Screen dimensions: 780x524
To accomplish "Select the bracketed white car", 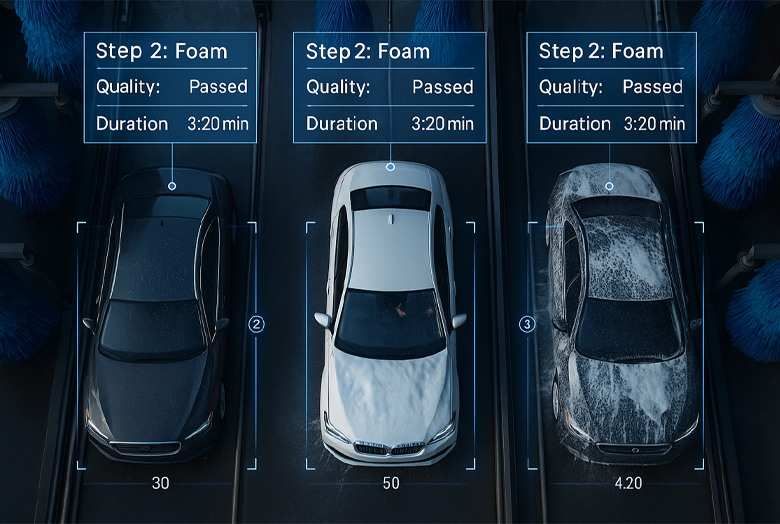I will click(390, 320).
